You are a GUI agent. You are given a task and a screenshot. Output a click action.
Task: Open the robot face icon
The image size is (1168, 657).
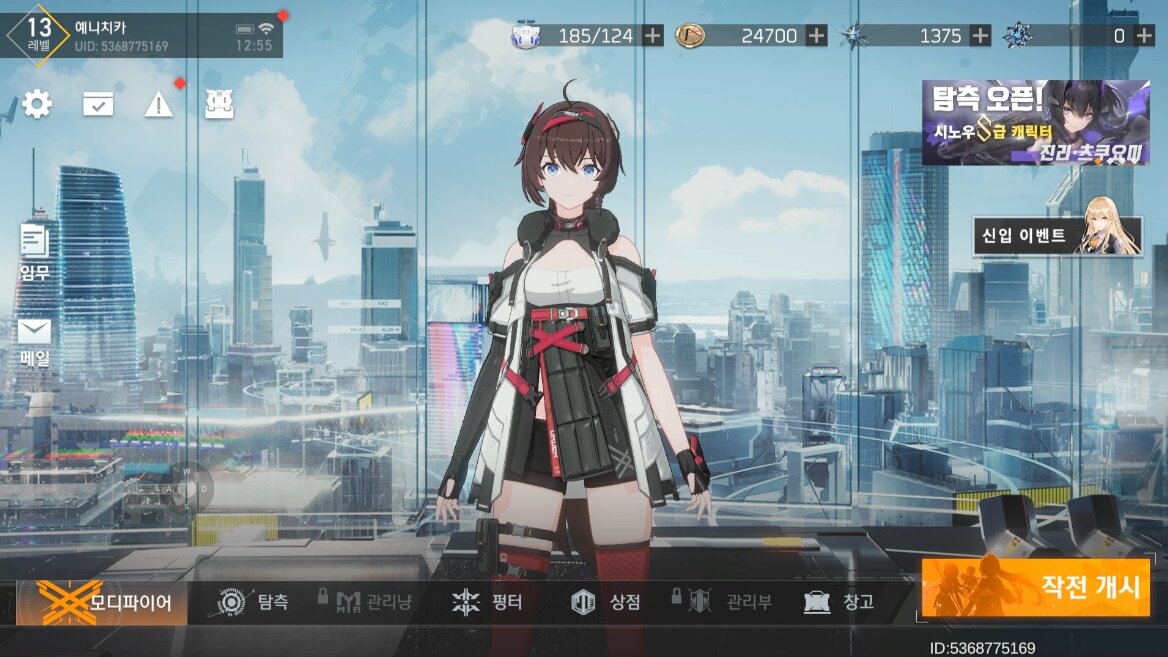(x=219, y=104)
